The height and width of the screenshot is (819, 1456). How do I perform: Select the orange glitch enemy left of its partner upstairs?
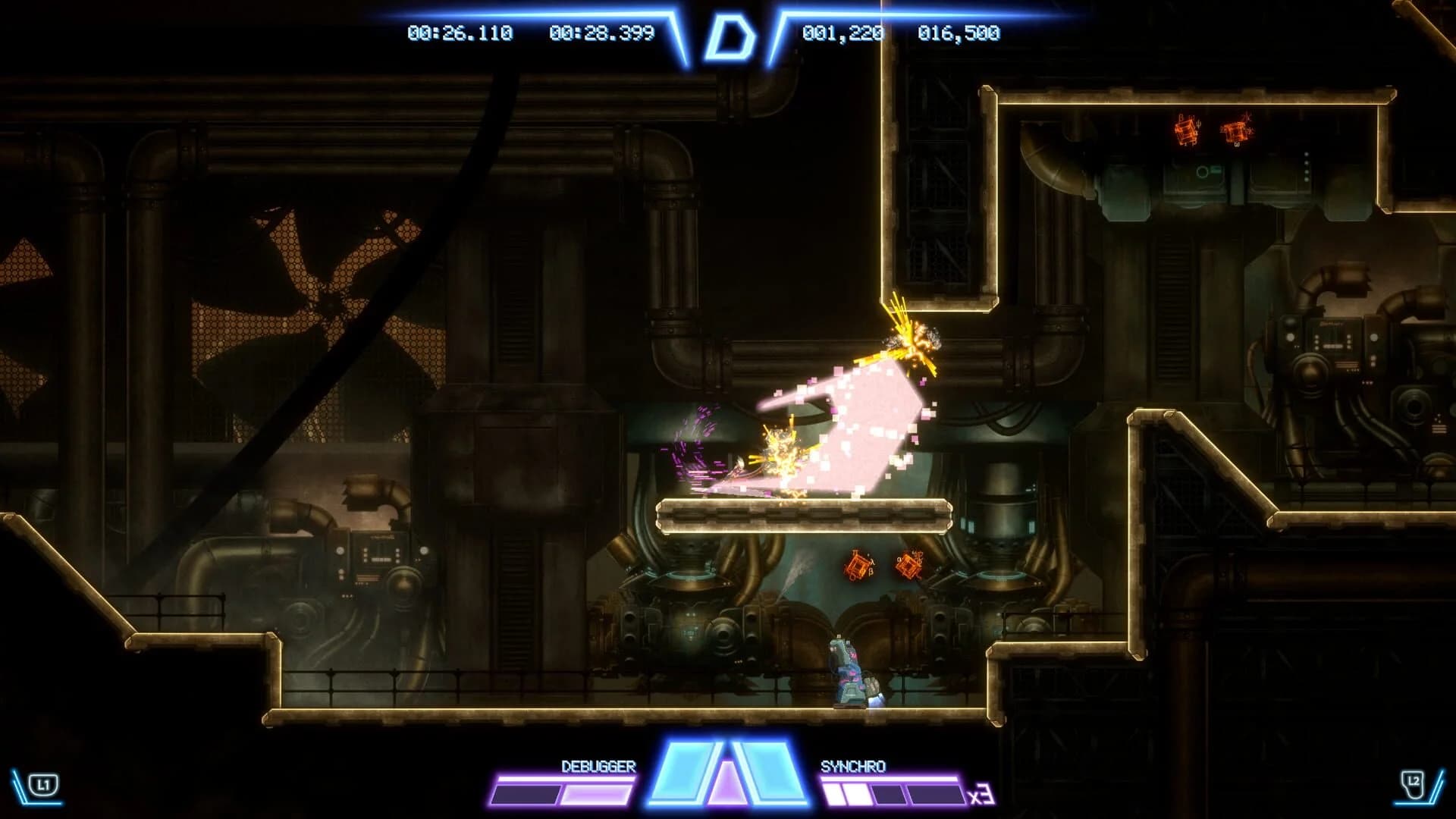1185,130
